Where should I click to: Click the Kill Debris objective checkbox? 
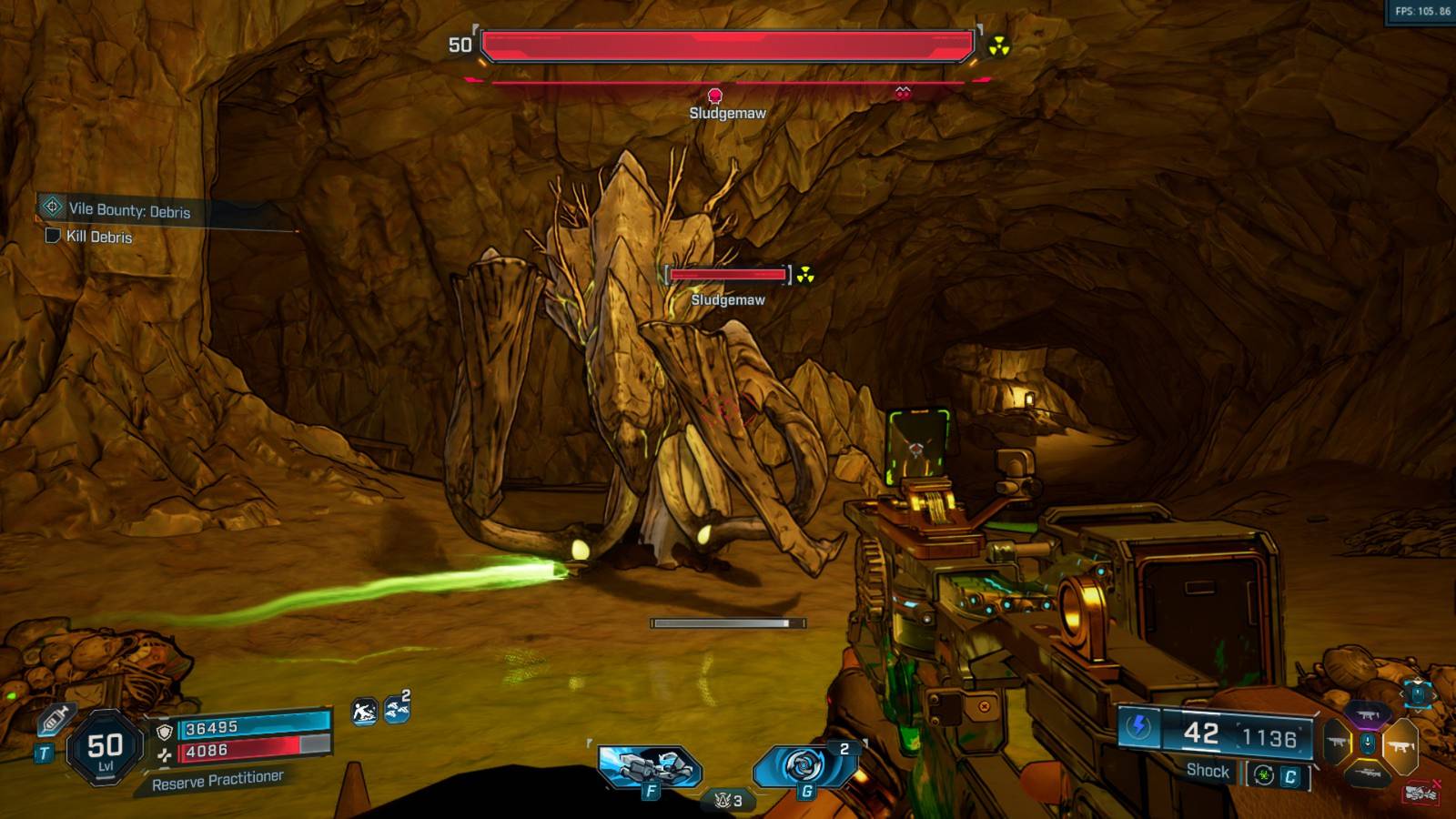coord(53,236)
